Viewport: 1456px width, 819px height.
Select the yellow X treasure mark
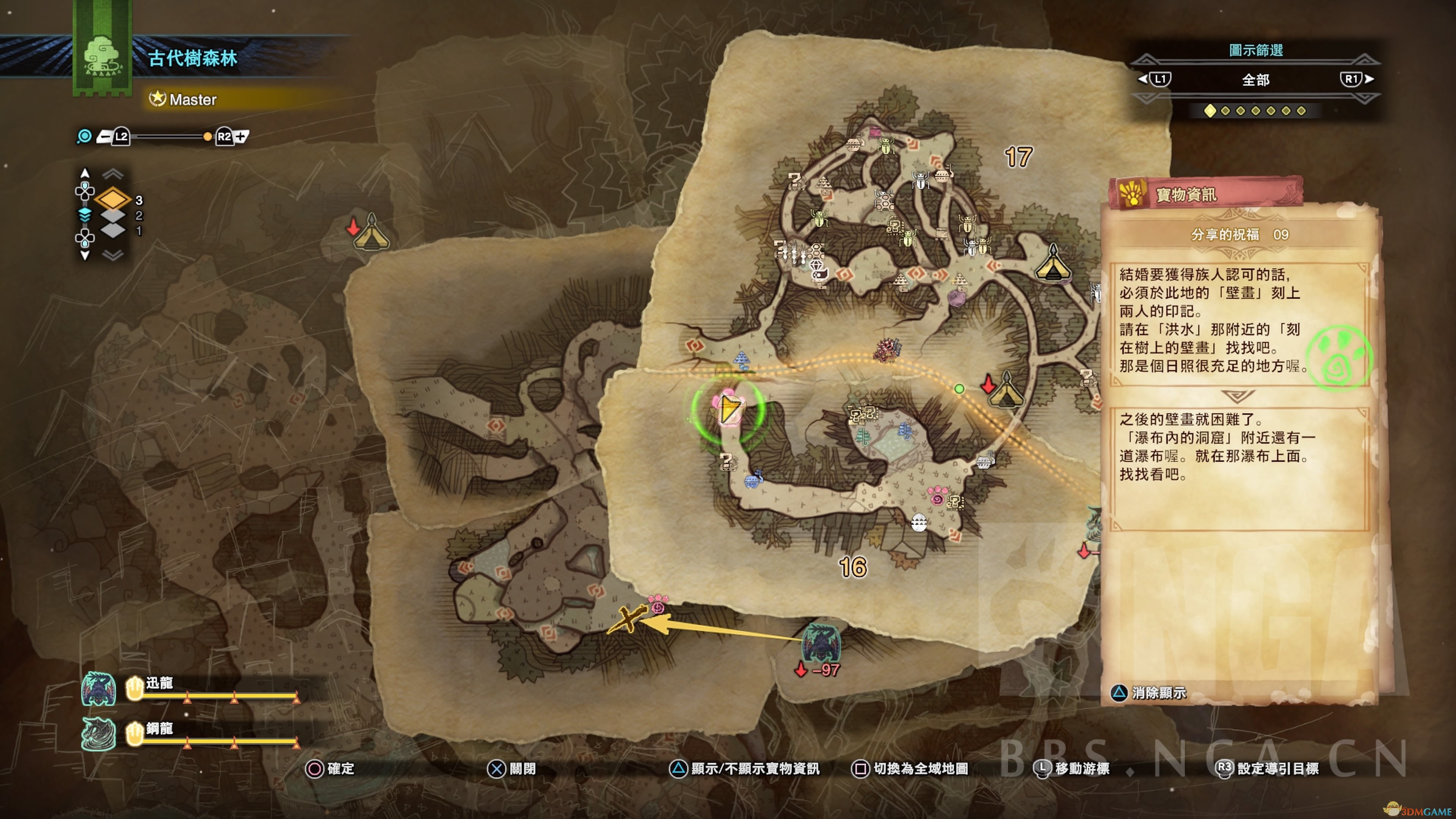[x=628, y=620]
